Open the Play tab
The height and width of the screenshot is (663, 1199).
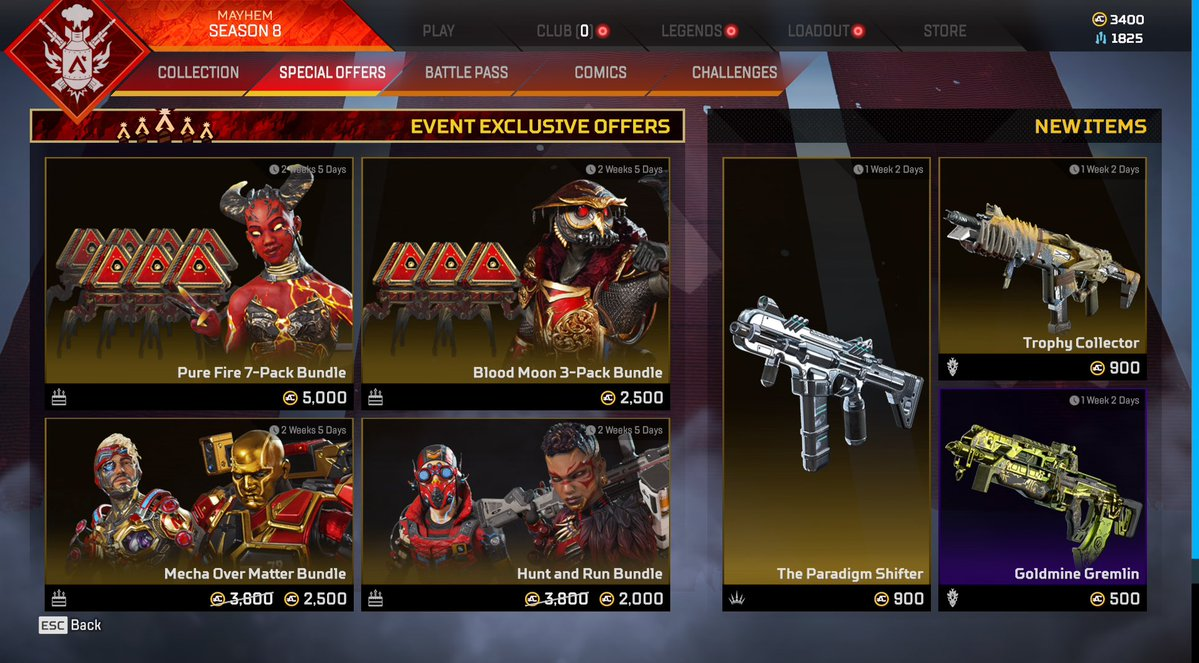pos(438,31)
